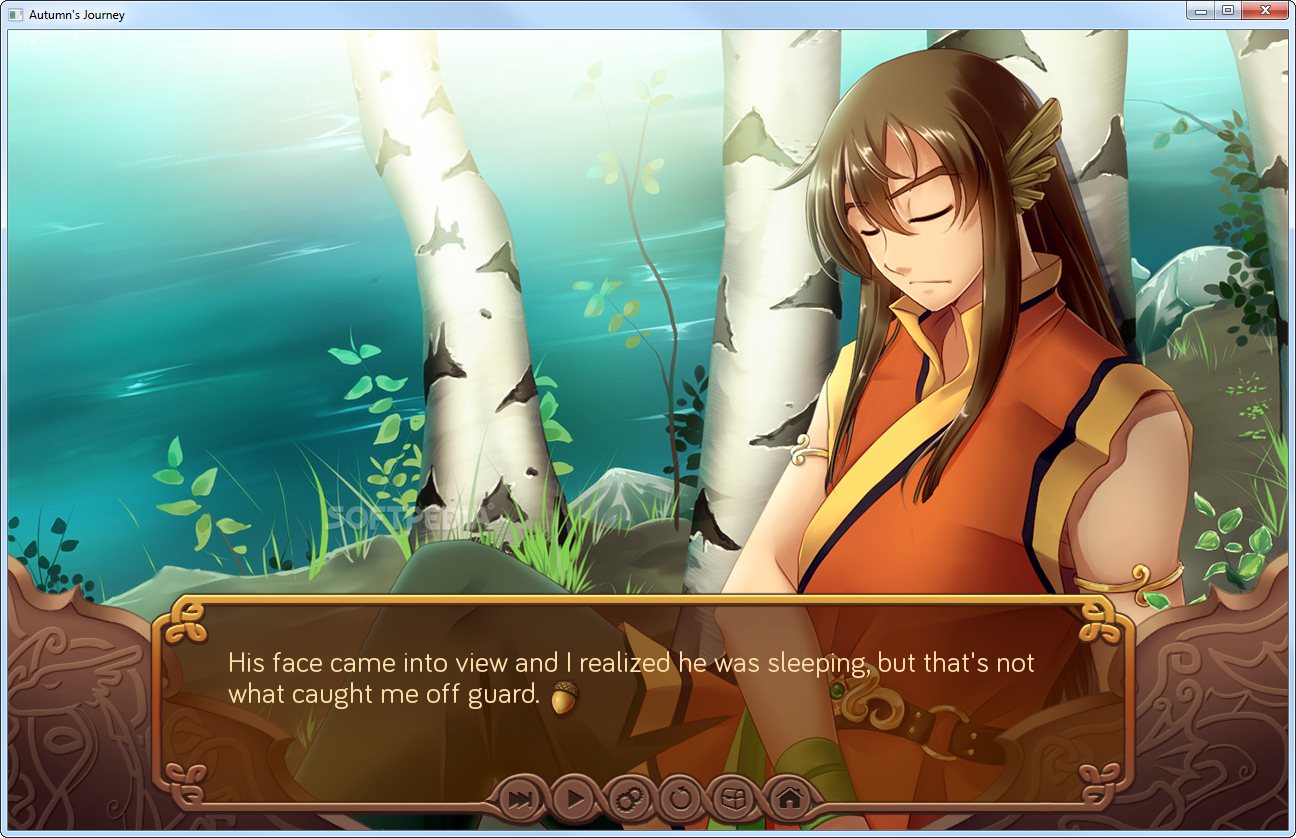
Task: Skip ahead with the fast-forward button
Action: 520,798
